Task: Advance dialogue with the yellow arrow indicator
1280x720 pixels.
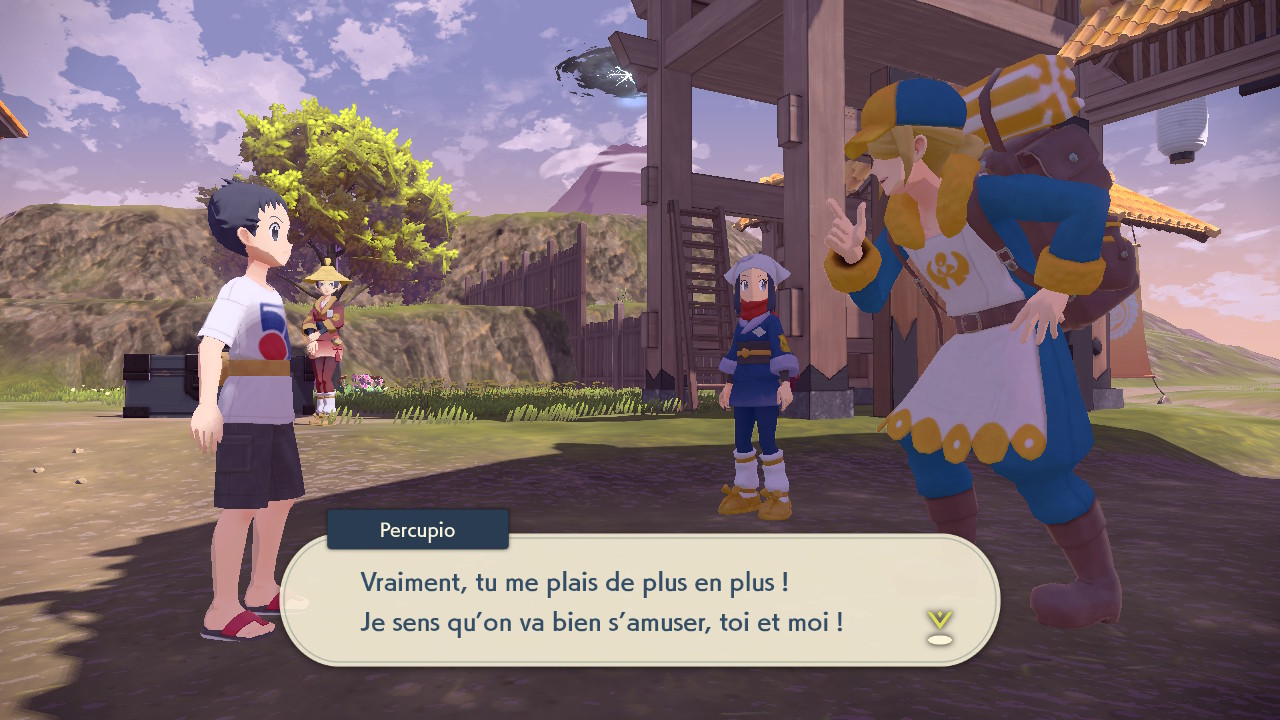Action: point(939,625)
